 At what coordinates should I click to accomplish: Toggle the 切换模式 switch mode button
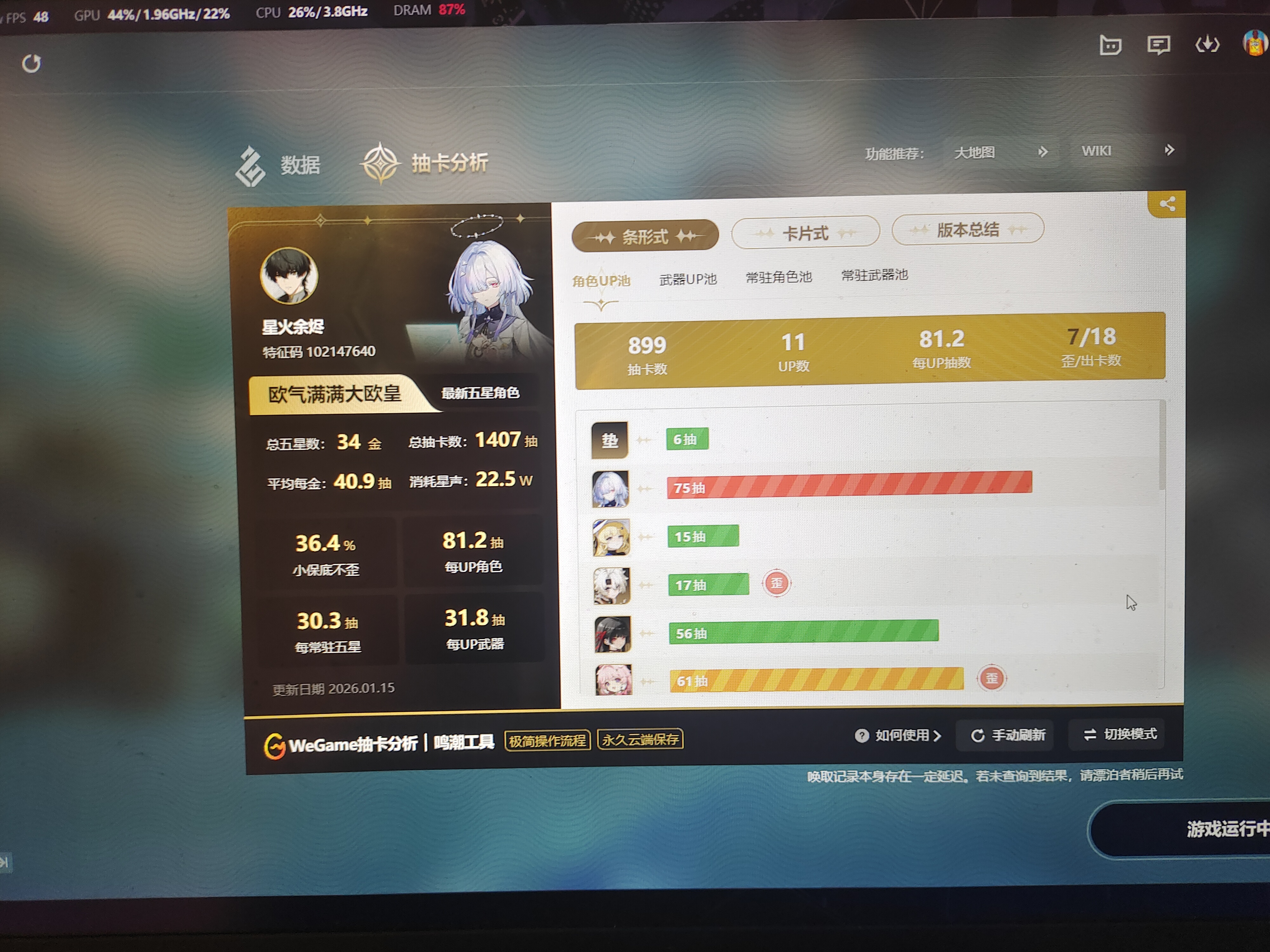(x=1120, y=734)
